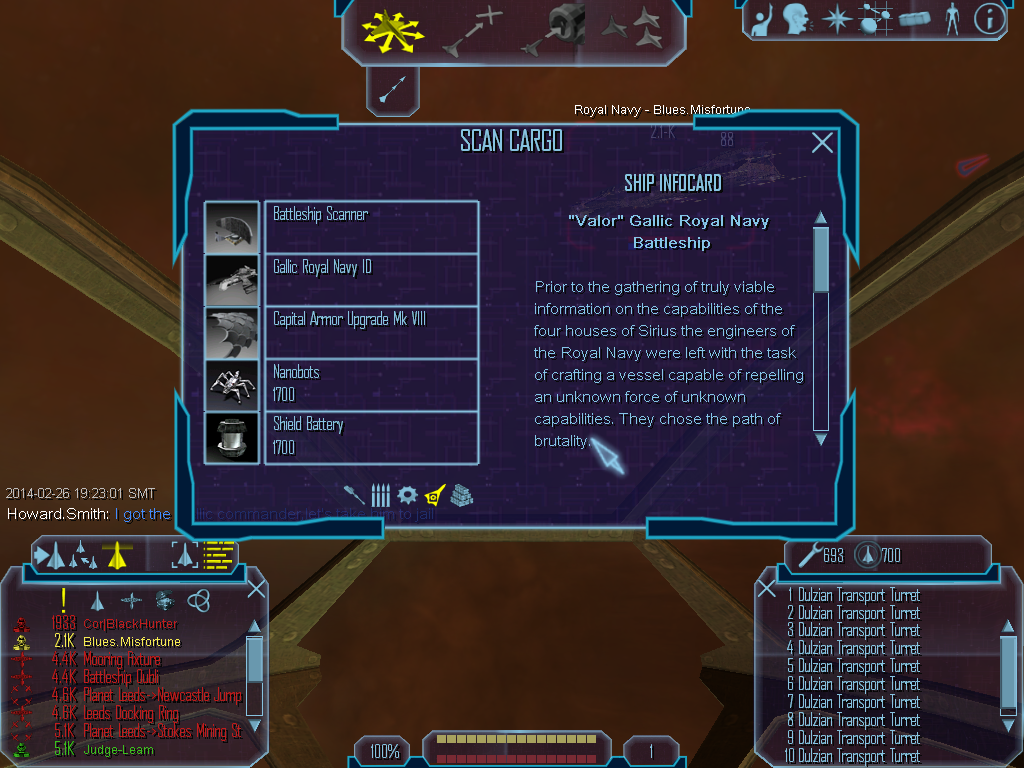
Task: Use the nanobots wrench icon
Action: (806, 554)
